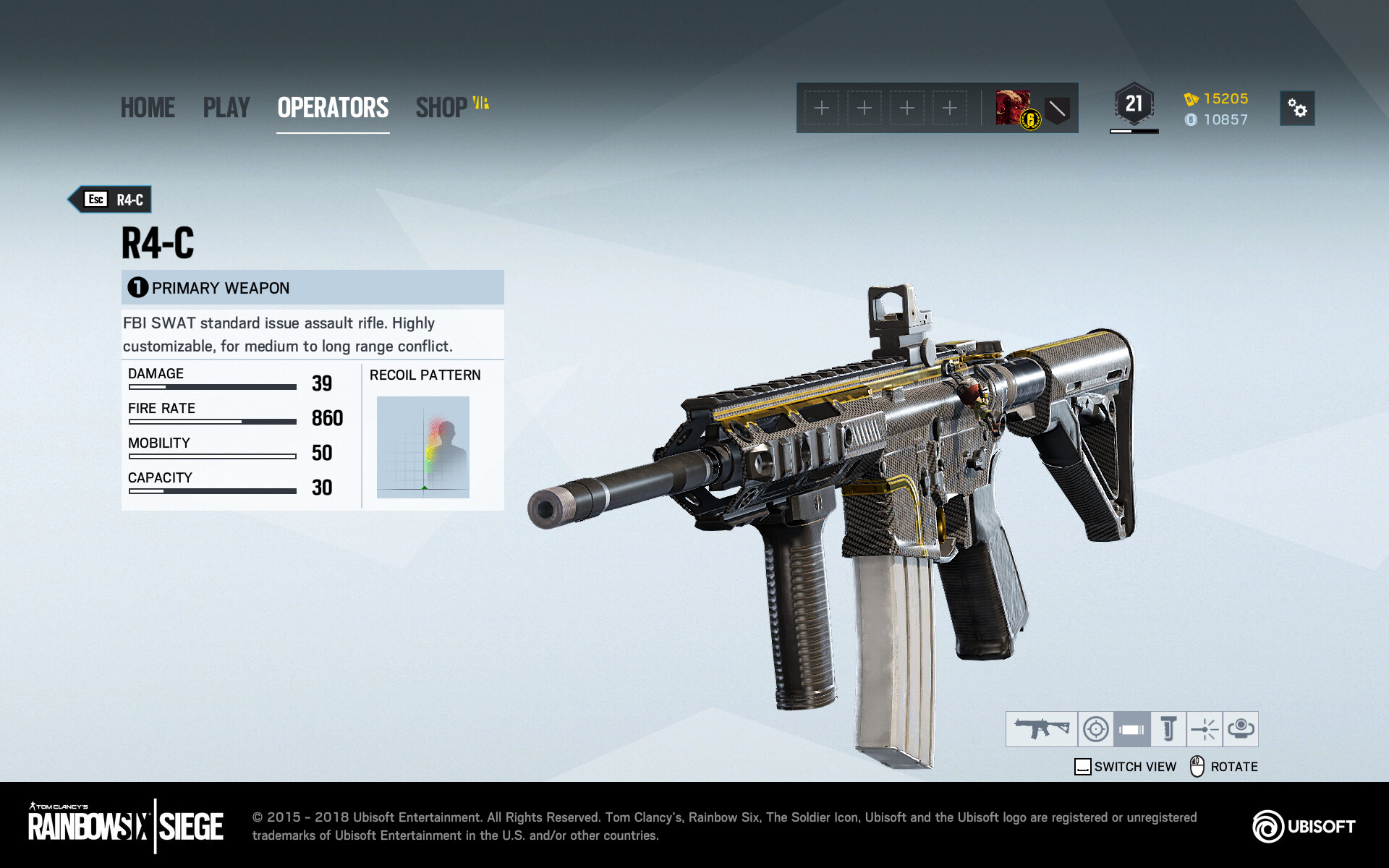Screen dimensions: 1389x868
Task: Go to the Home menu
Action: [x=148, y=108]
